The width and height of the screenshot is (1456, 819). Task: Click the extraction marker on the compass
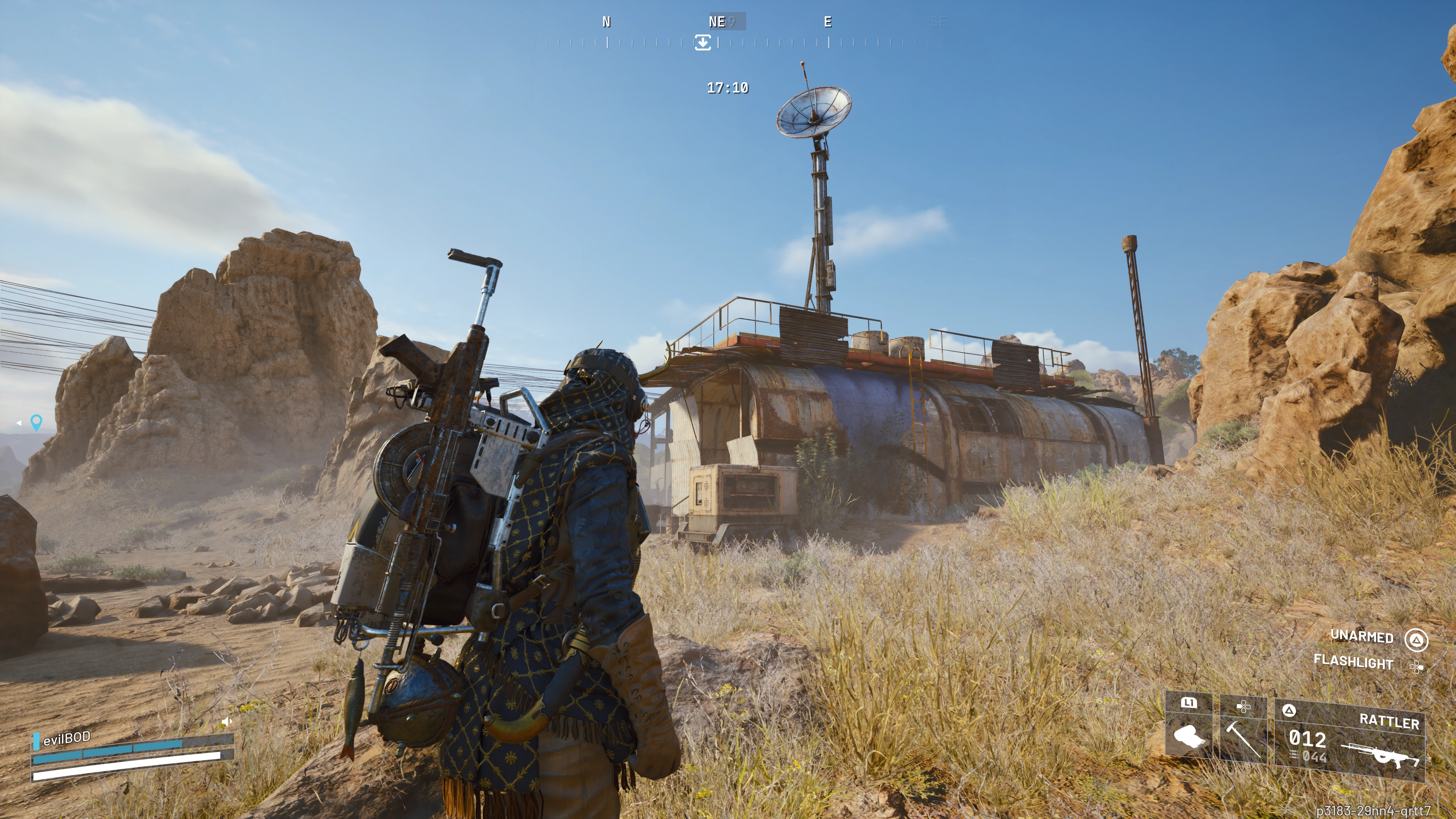click(703, 42)
